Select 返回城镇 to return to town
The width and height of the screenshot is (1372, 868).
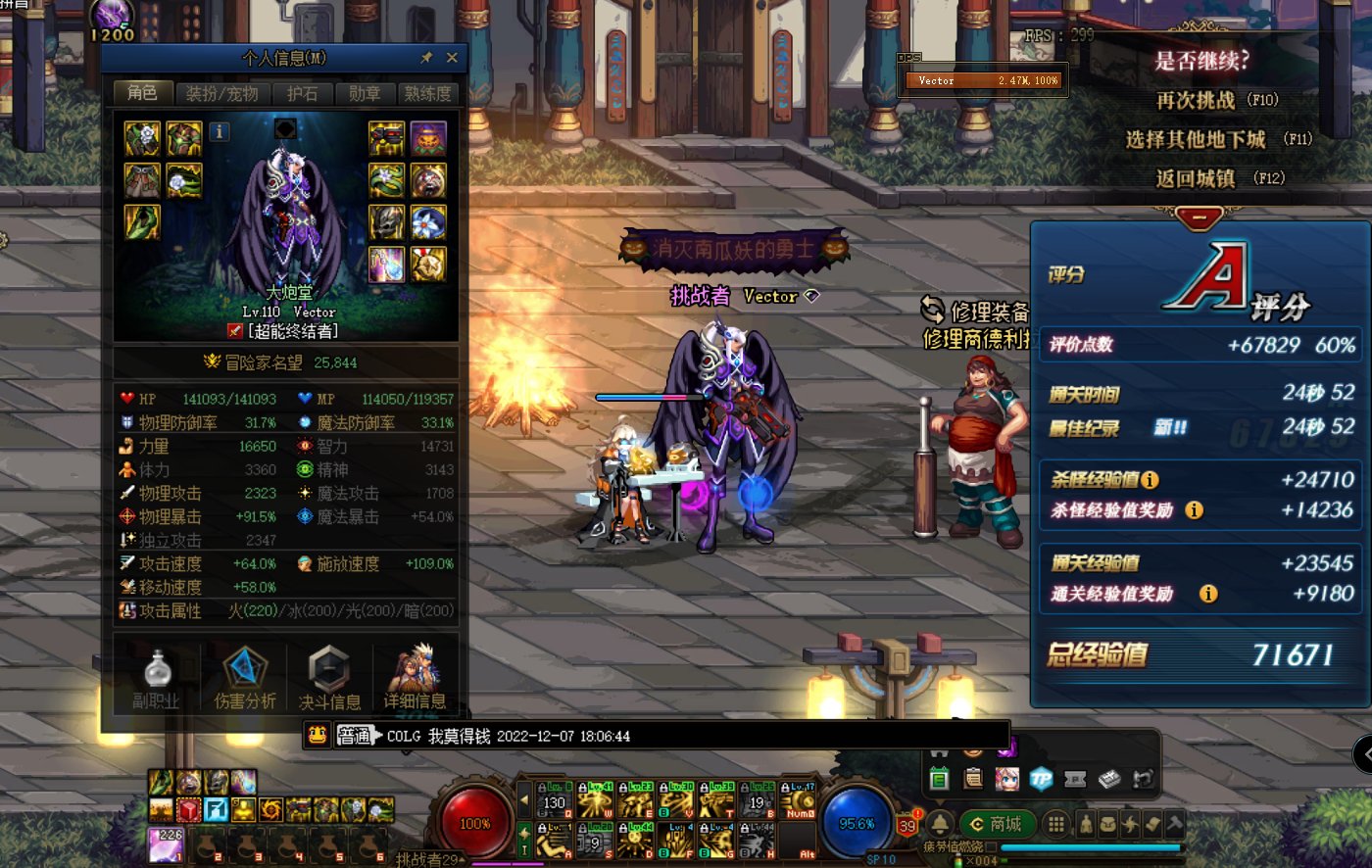pos(1218,178)
